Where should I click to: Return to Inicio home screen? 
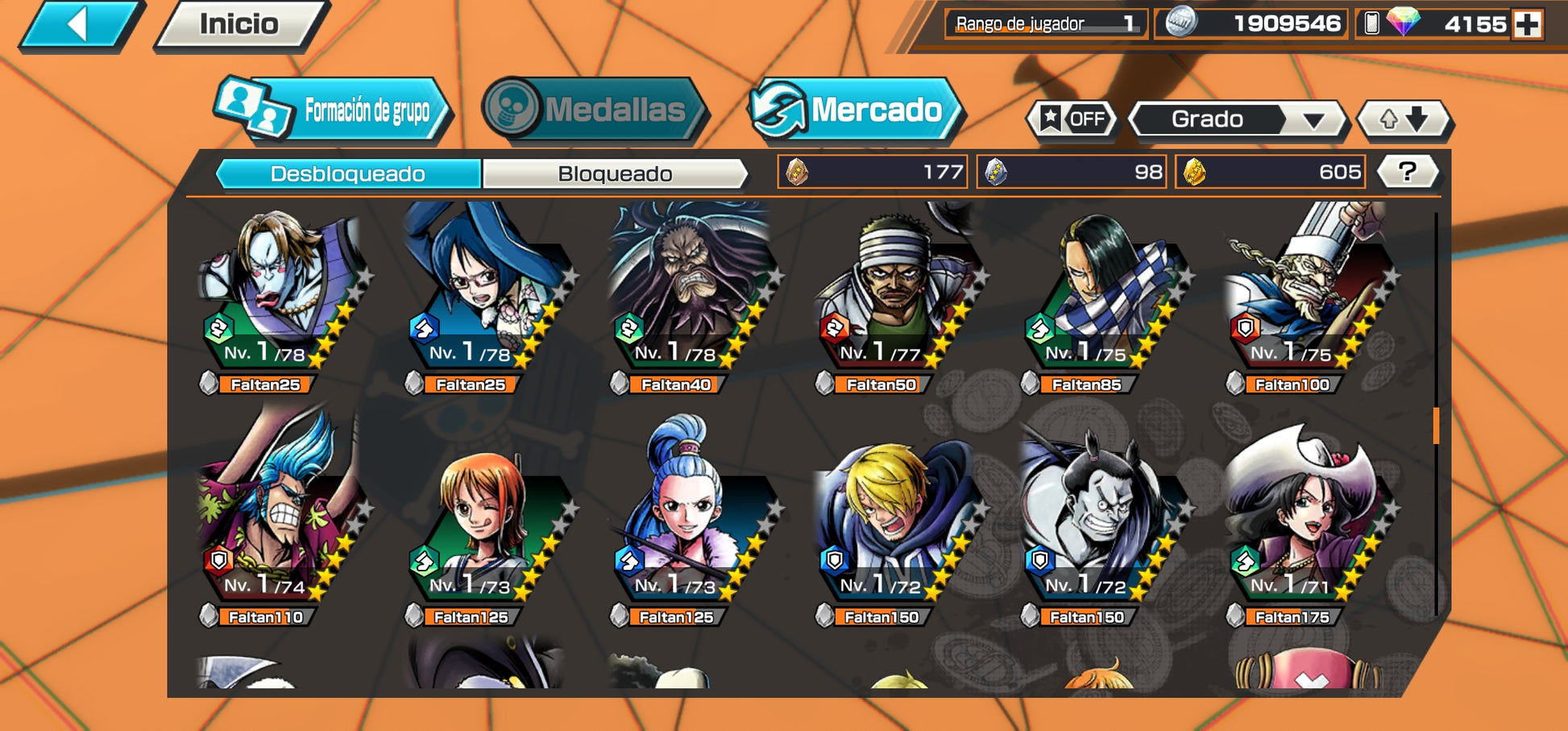pyautogui.click(x=239, y=25)
